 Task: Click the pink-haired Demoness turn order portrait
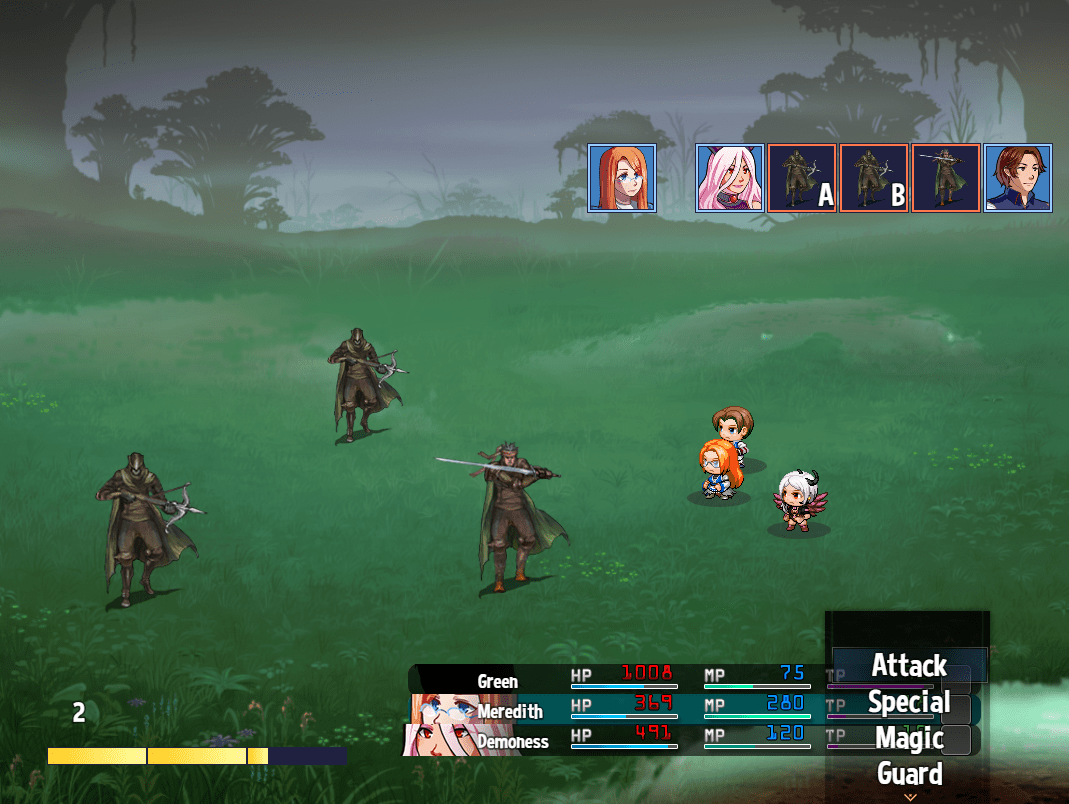pos(730,178)
